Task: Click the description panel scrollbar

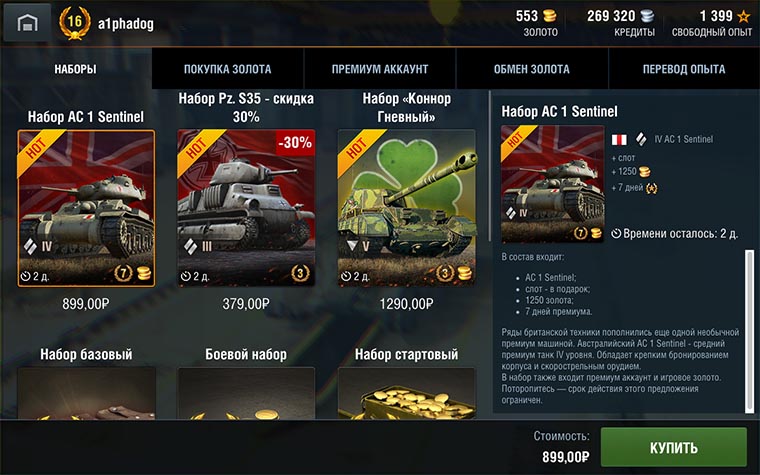Action: [749, 330]
